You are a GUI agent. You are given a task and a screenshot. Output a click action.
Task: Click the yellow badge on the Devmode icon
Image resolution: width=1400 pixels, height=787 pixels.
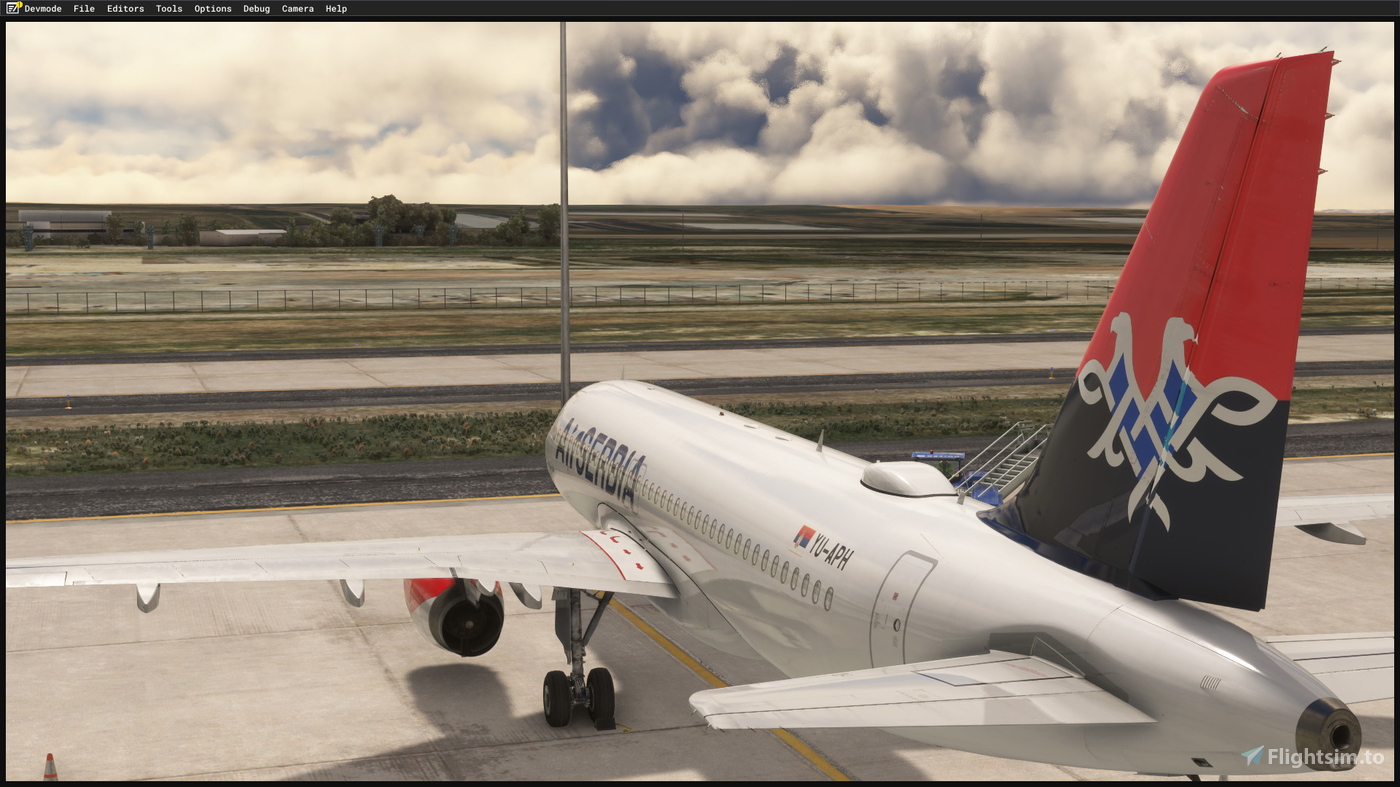(17, 4)
